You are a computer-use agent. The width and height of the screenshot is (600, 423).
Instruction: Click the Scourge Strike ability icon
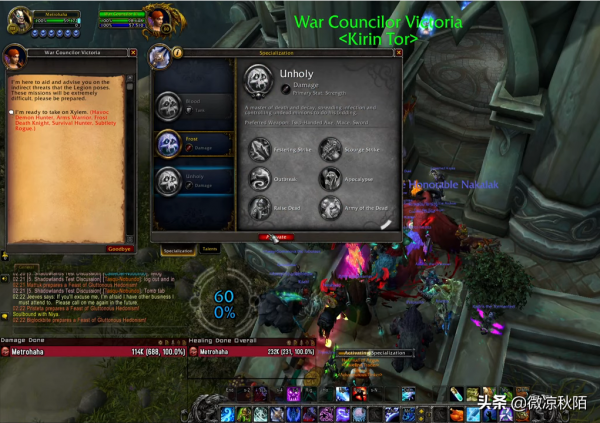332,149
